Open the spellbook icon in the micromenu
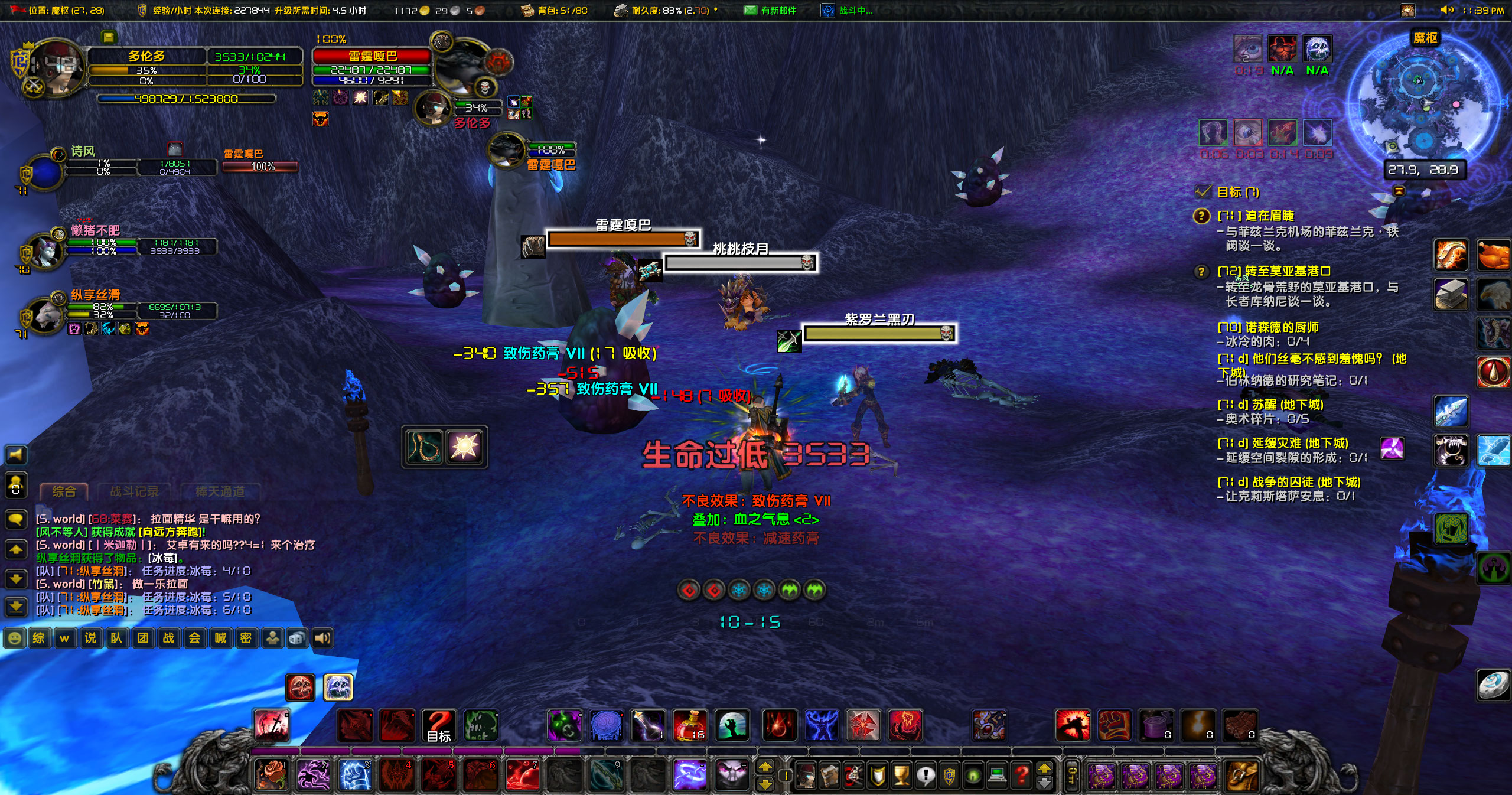This screenshot has height=795, width=1512. 829,774
